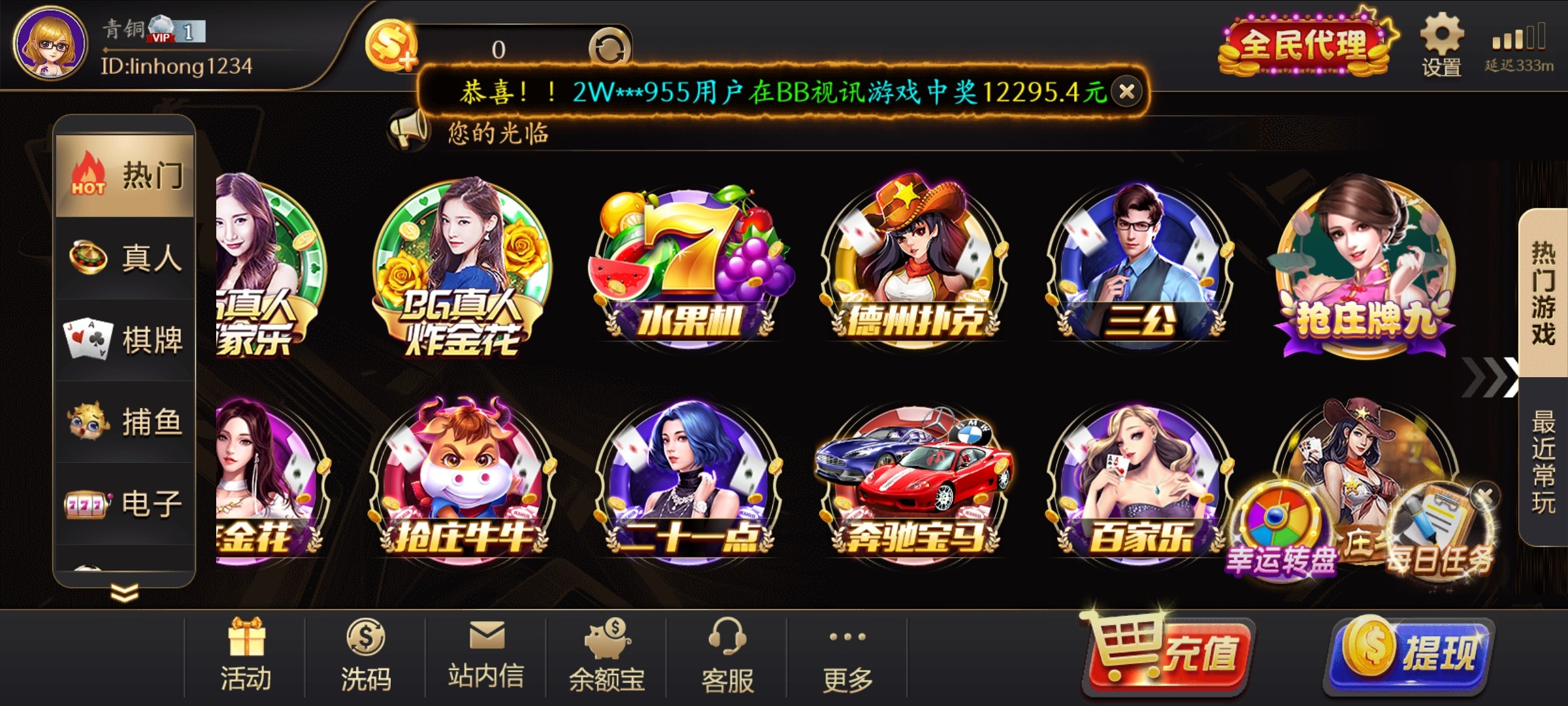
Task: Open the 奔驰宝马 racing game
Action: [x=915, y=484]
